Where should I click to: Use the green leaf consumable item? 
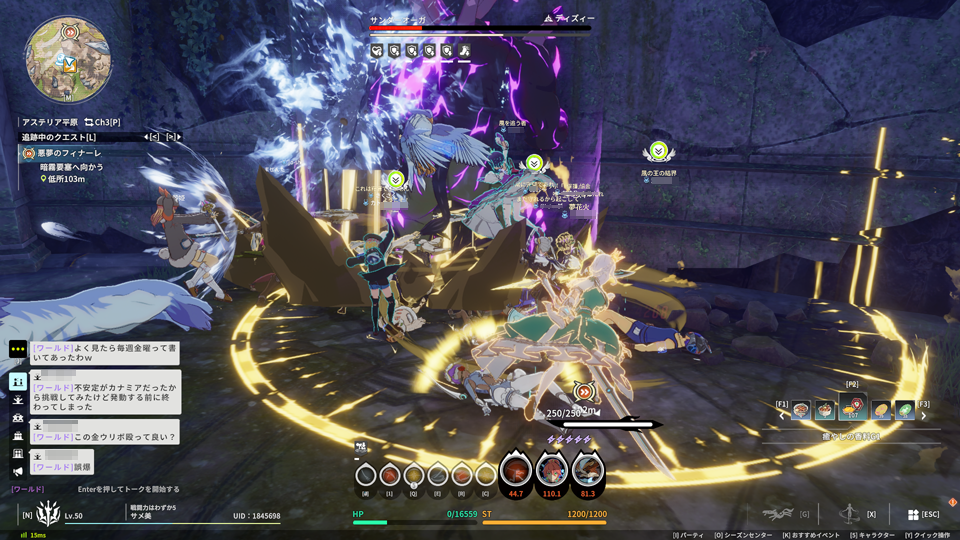[x=904, y=410]
